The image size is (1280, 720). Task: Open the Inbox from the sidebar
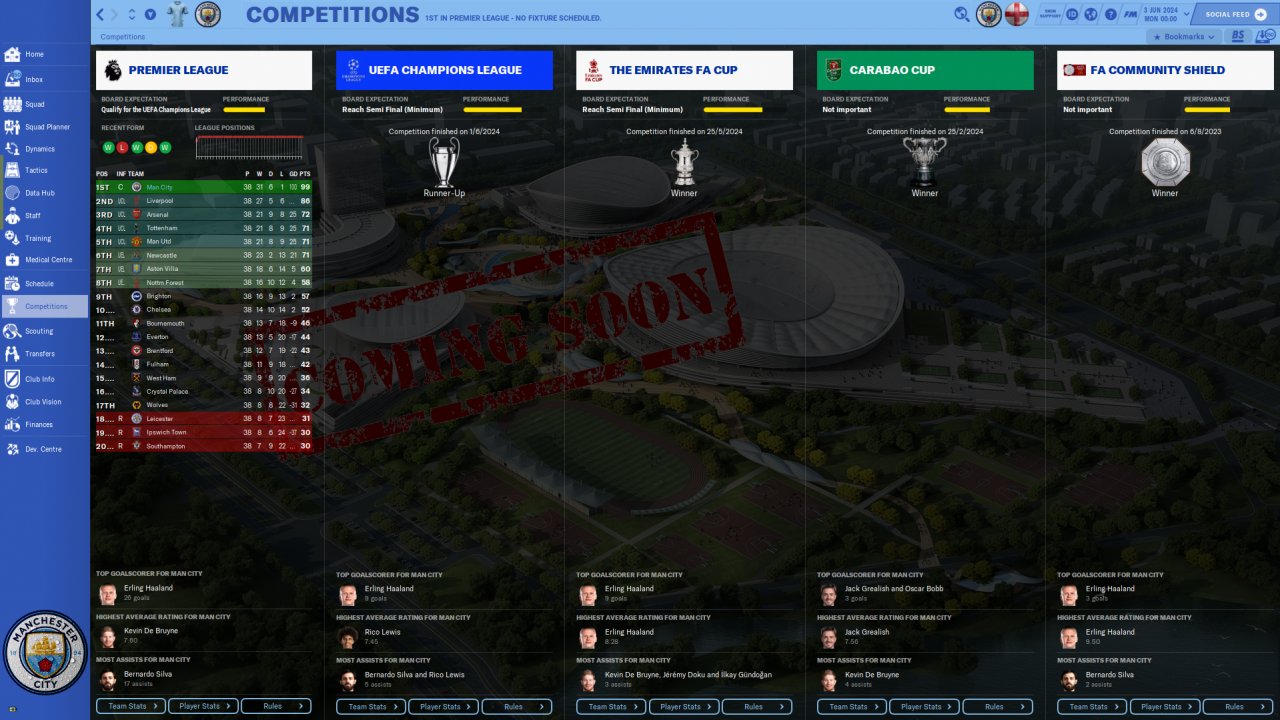point(34,79)
